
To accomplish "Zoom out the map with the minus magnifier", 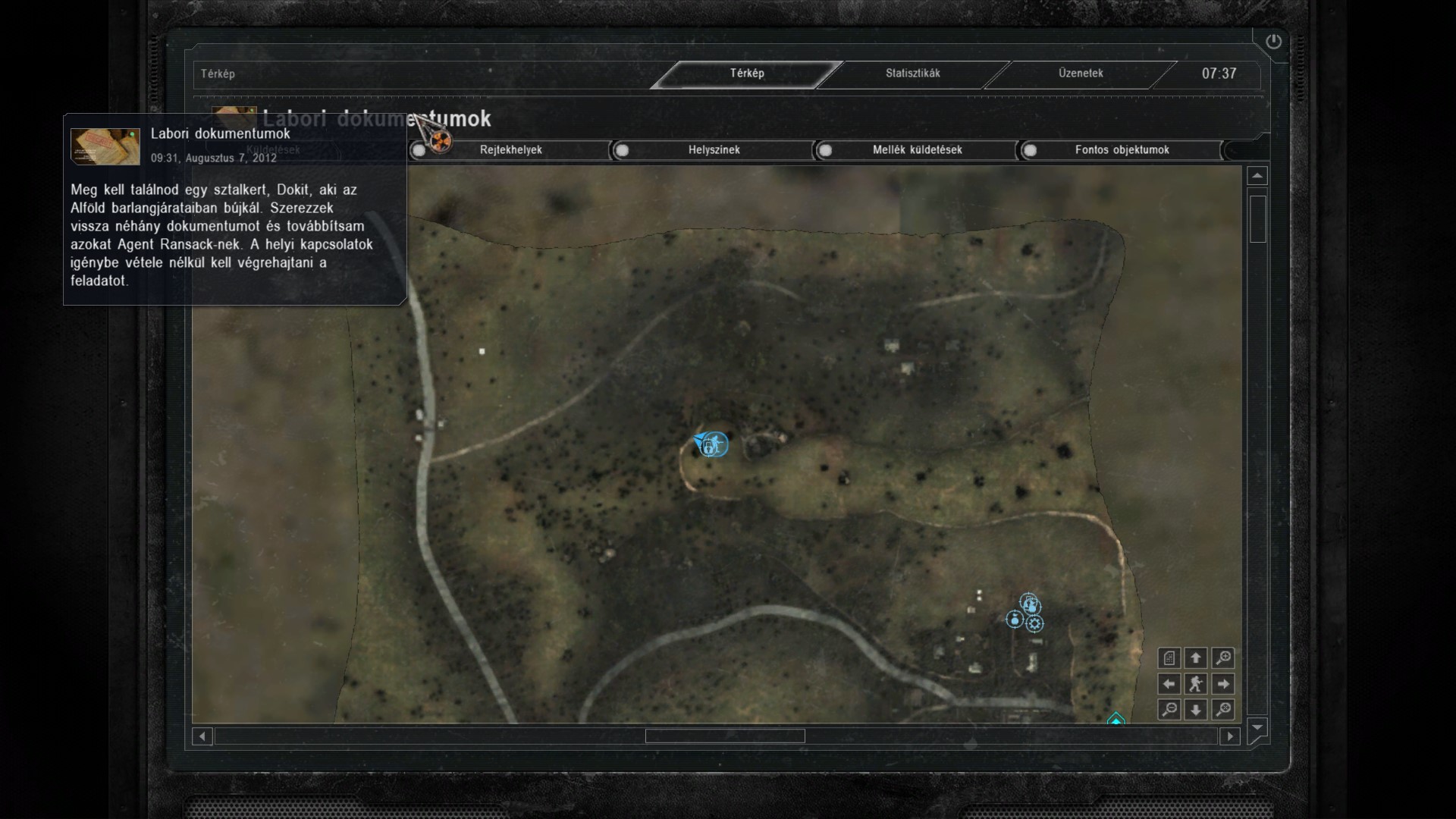I will click(1169, 710).
